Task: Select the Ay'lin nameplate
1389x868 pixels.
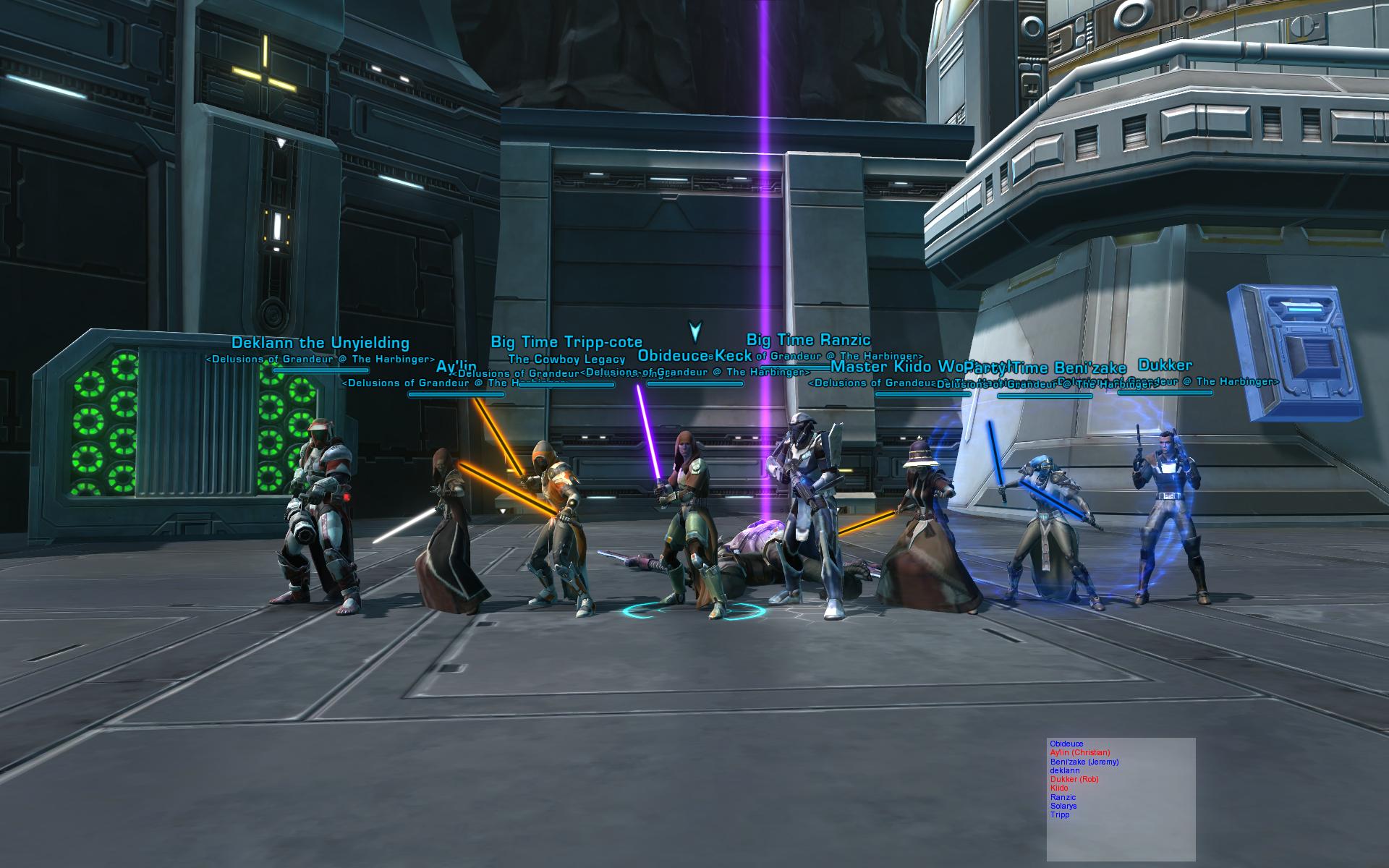Action: 456,367
